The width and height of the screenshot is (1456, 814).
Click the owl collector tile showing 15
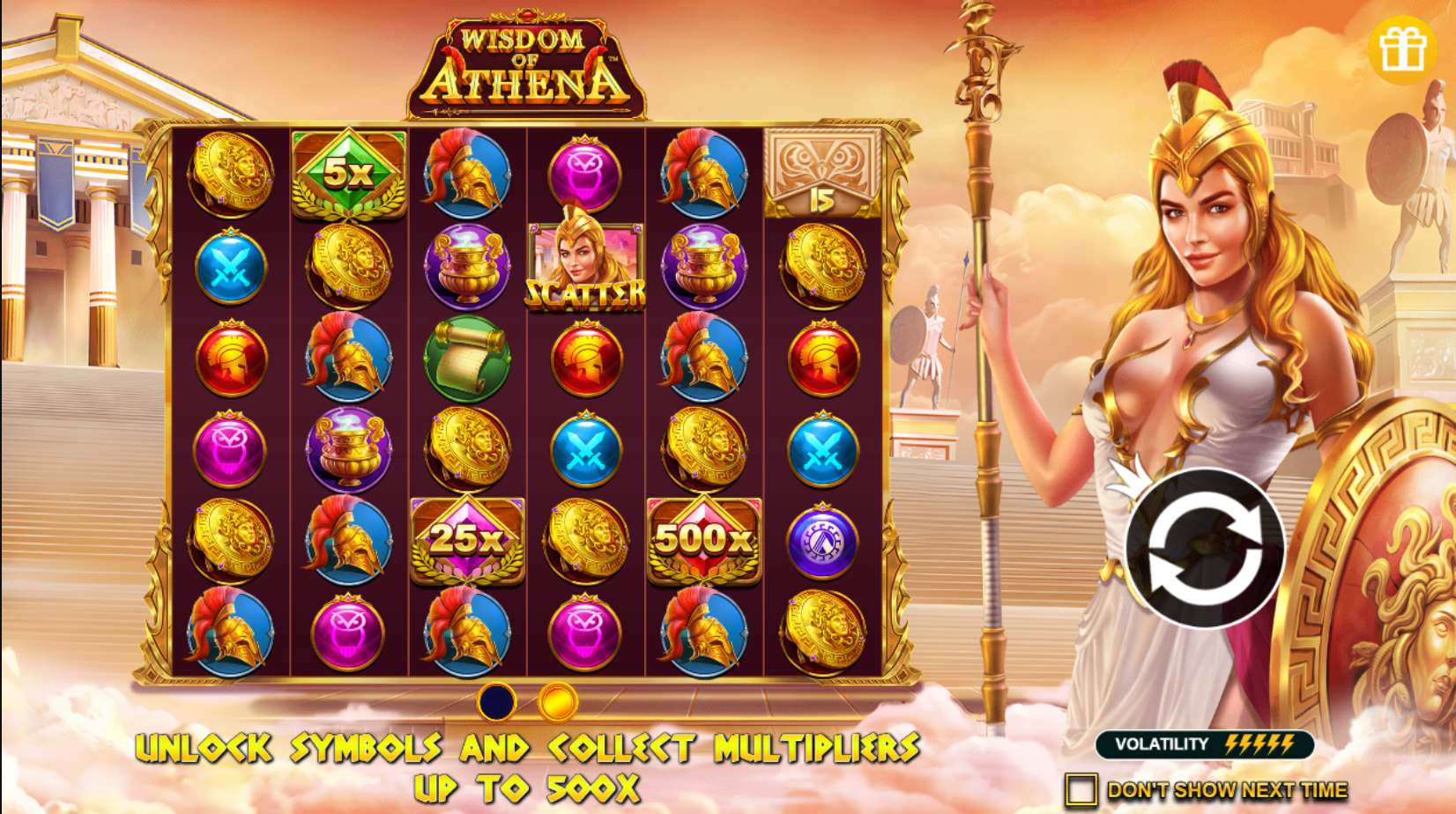pyautogui.click(x=821, y=170)
